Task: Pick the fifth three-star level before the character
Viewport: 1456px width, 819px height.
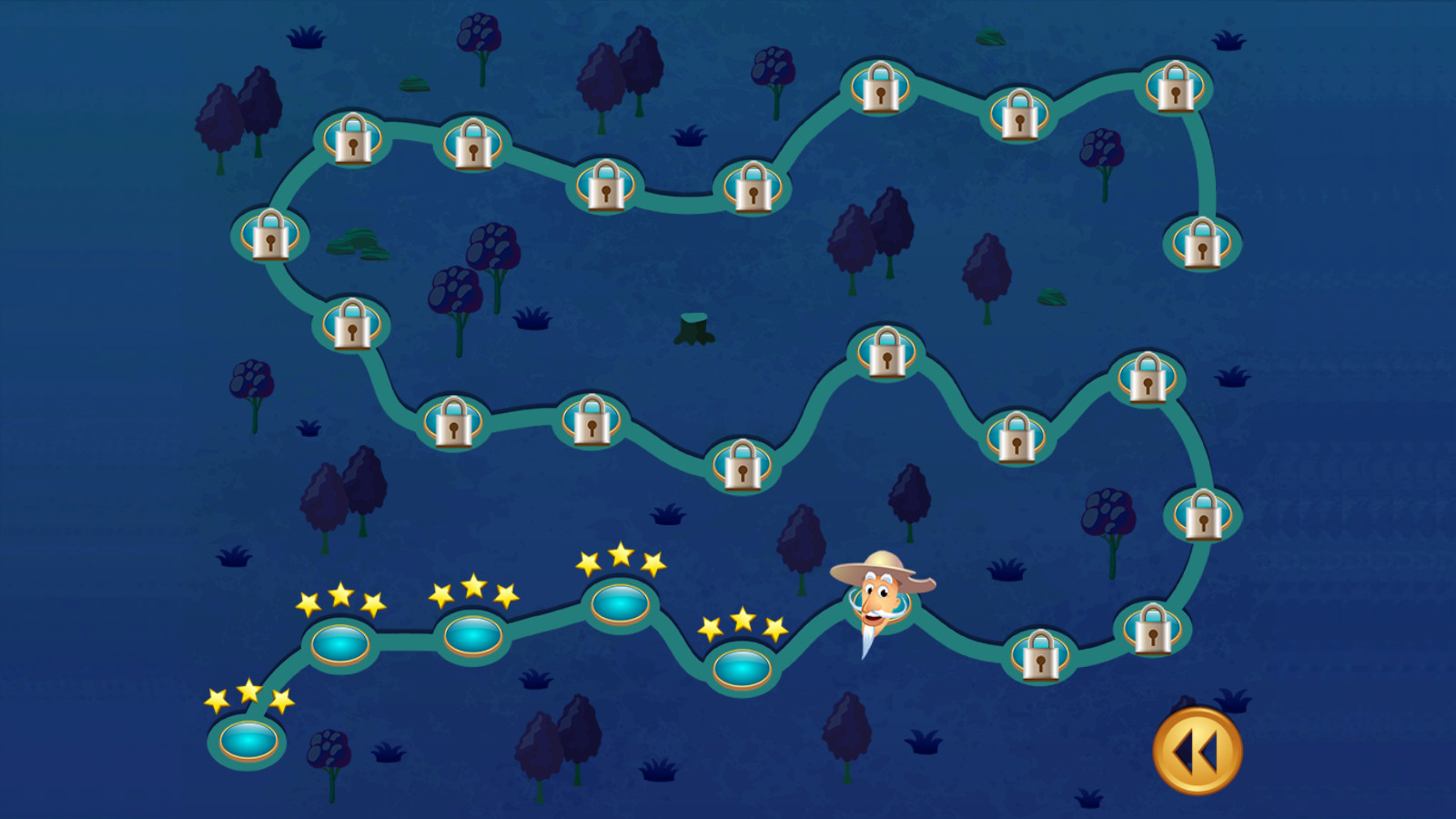Action: (x=742, y=669)
